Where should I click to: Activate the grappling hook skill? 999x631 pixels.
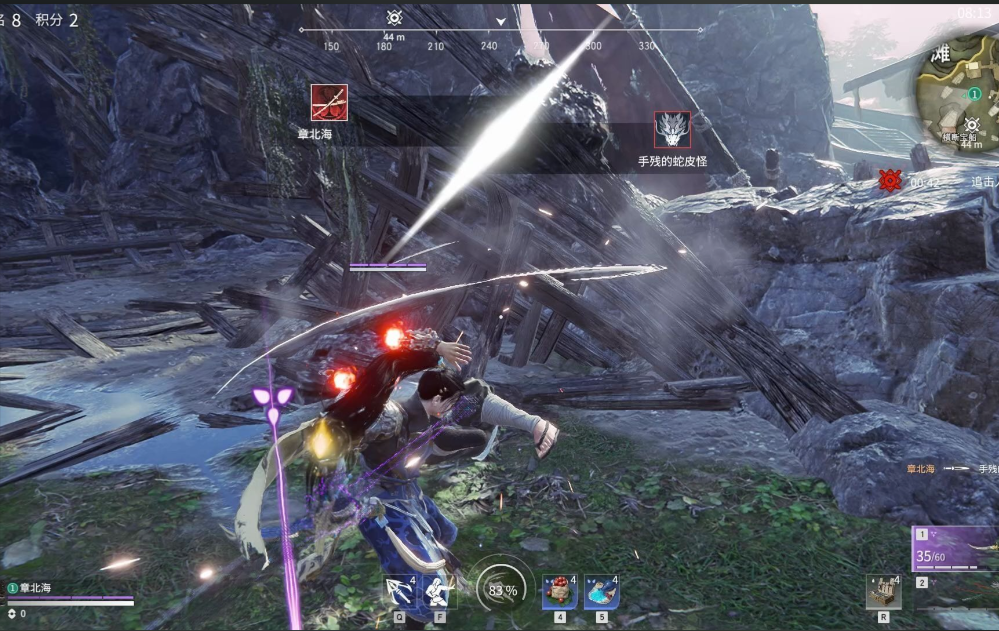pyautogui.click(x=399, y=591)
